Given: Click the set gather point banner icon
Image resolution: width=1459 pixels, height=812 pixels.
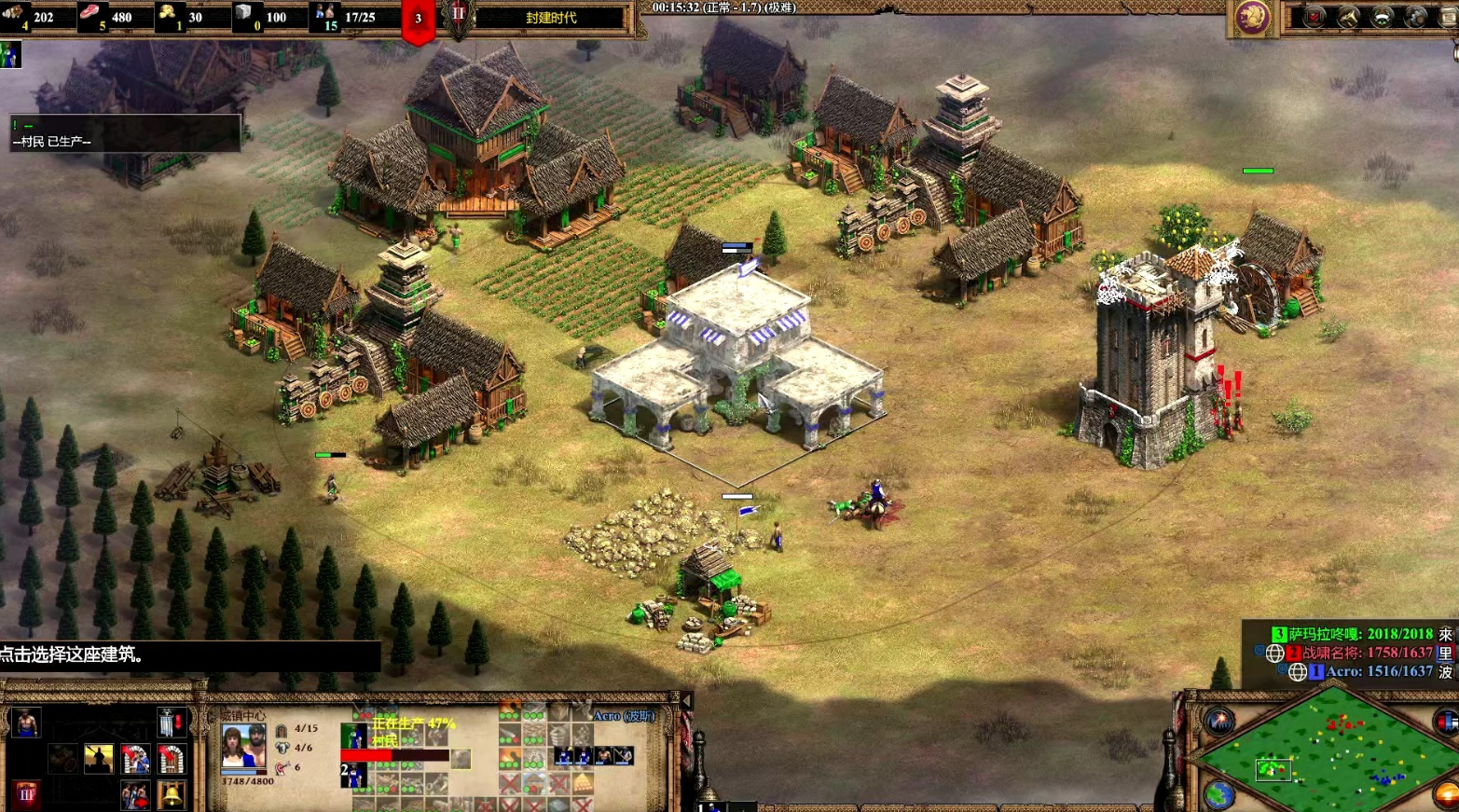Looking at the screenshot, I should coord(171,723).
